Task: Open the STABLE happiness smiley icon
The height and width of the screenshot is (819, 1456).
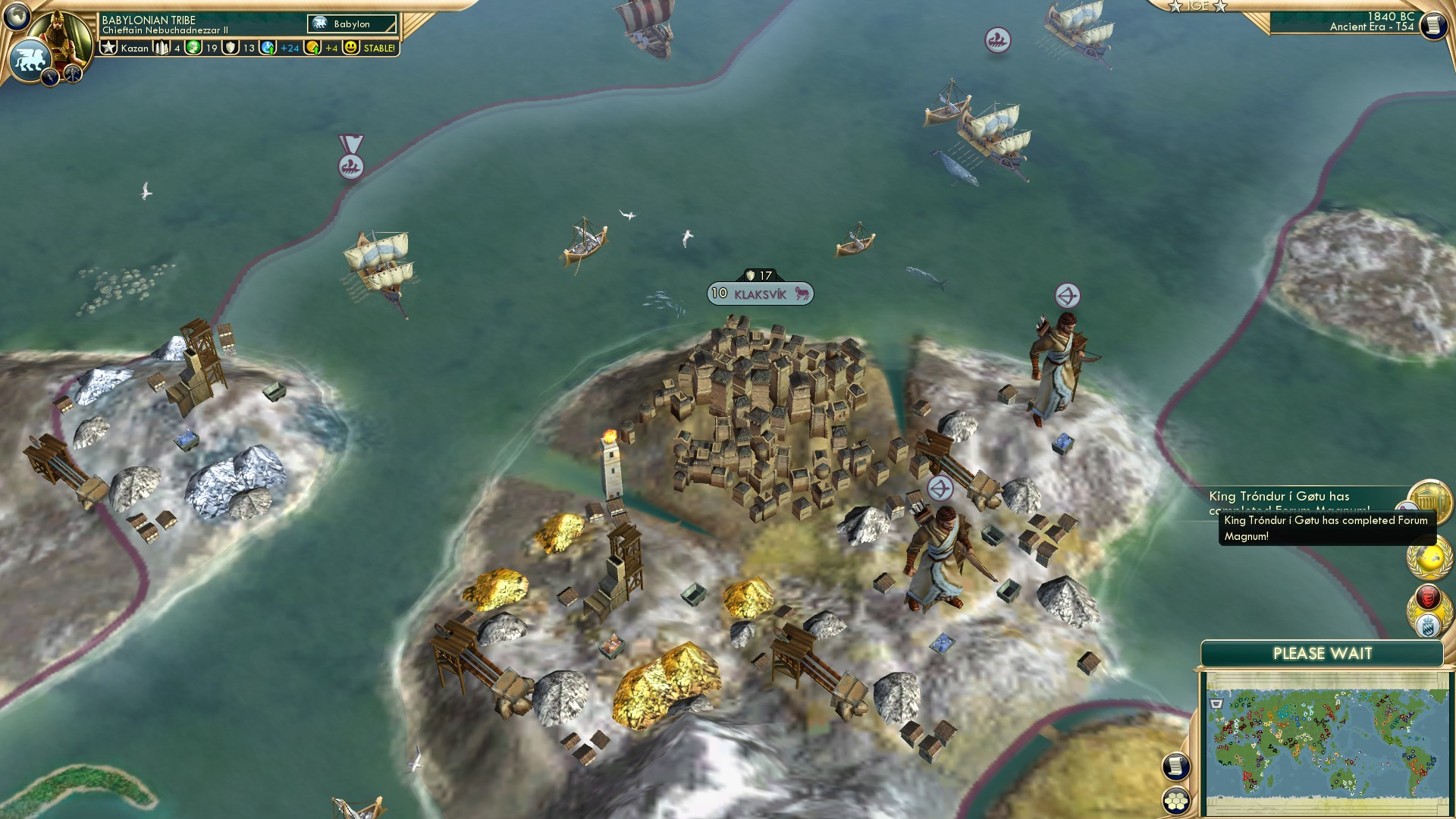Action: pos(351,48)
